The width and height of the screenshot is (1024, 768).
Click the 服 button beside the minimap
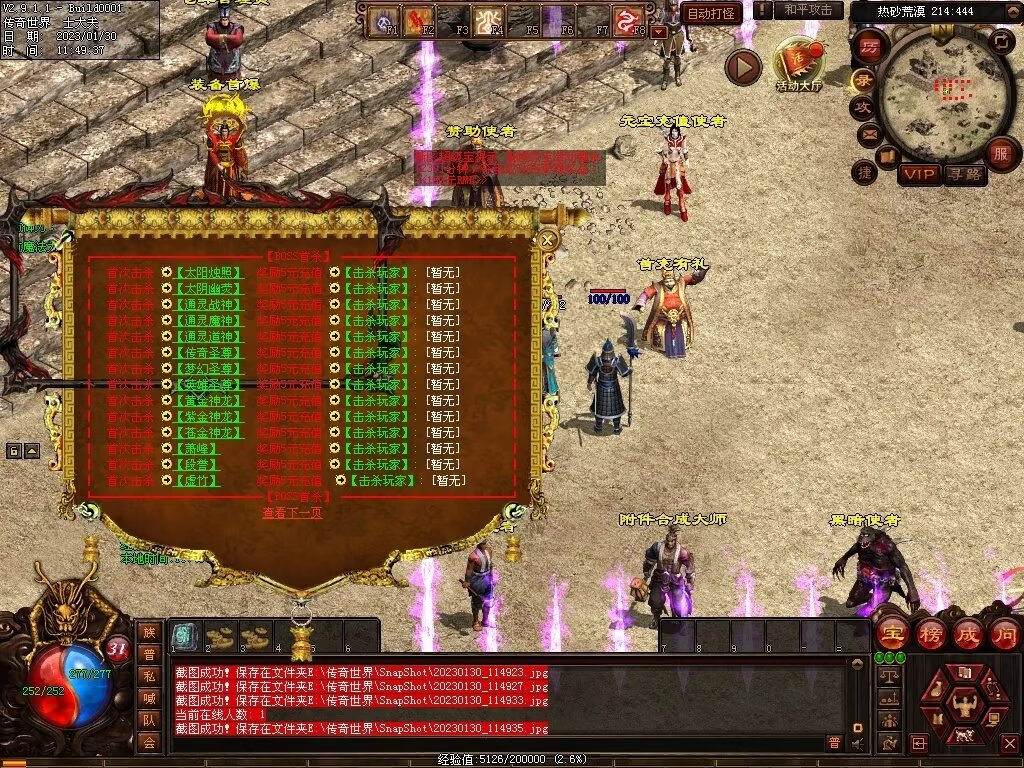point(1000,153)
